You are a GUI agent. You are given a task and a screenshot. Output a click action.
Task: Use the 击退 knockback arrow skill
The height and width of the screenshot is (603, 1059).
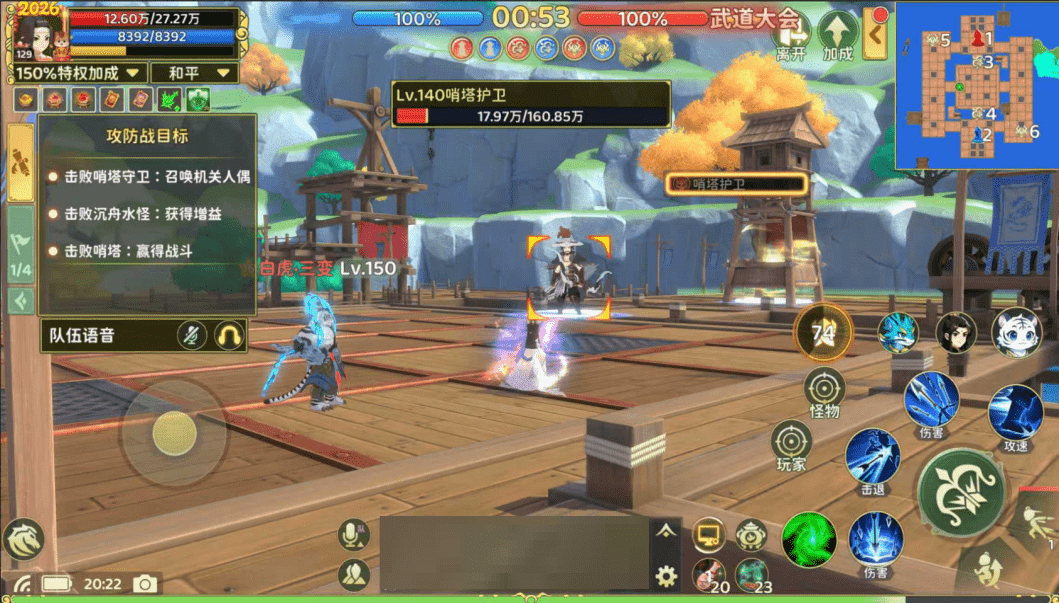tap(872, 457)
